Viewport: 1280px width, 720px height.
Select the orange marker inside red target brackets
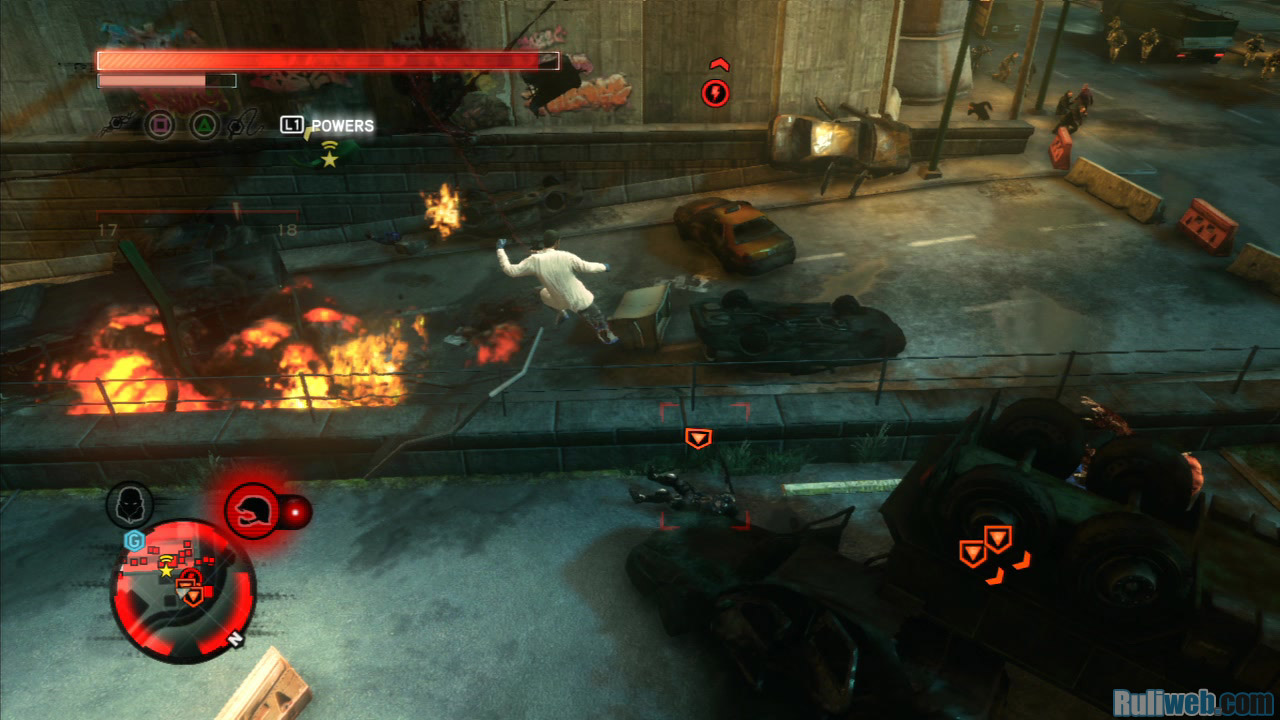click(698, 438)
